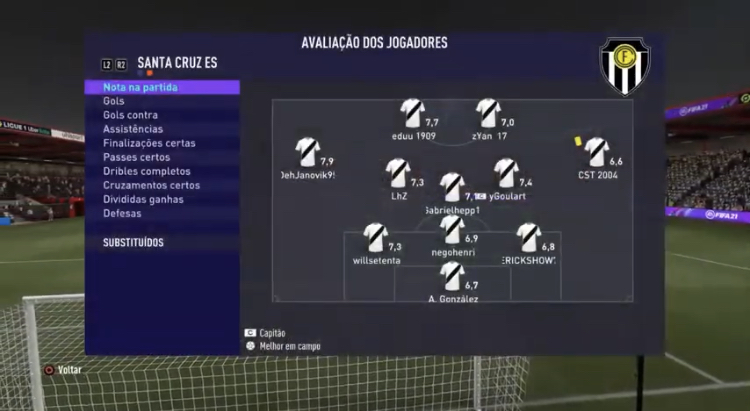Show Dribles completos ratings
Image resolution: width=750 pixels, height=411 pixels.
(x=145, y=171)
